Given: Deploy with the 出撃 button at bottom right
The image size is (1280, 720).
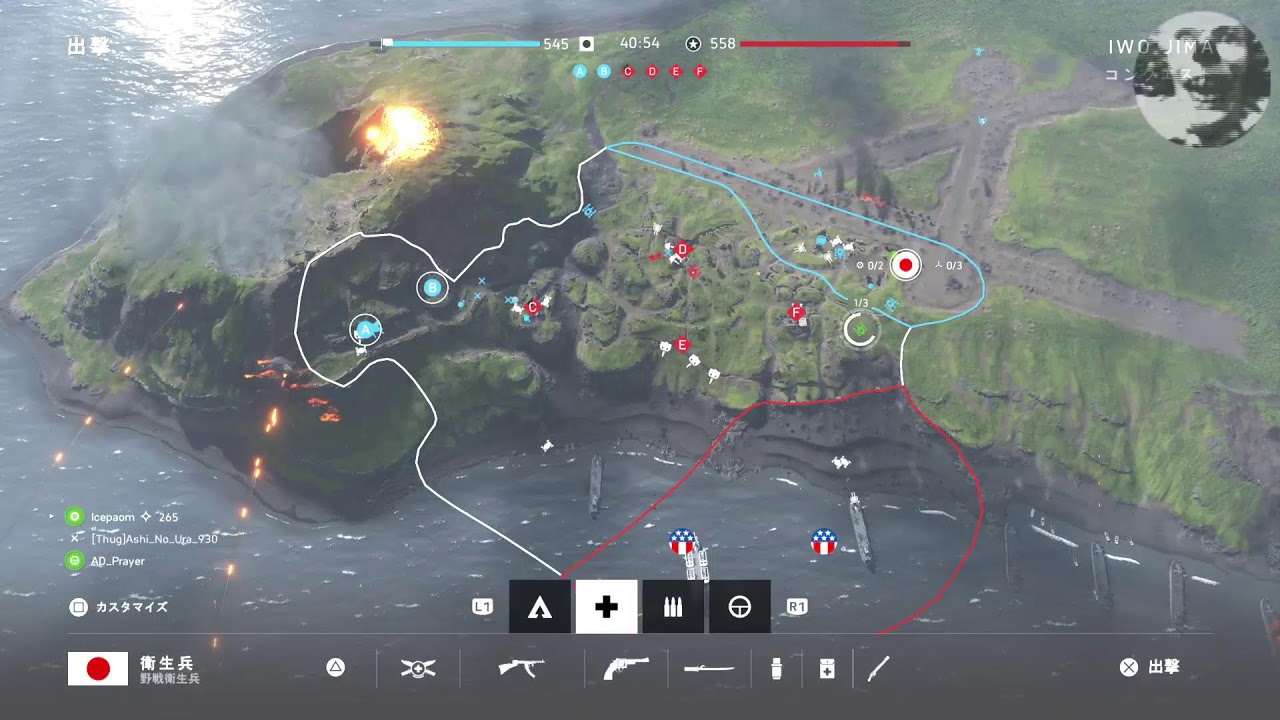Looking at the screenshot, I should (1151, 667).
